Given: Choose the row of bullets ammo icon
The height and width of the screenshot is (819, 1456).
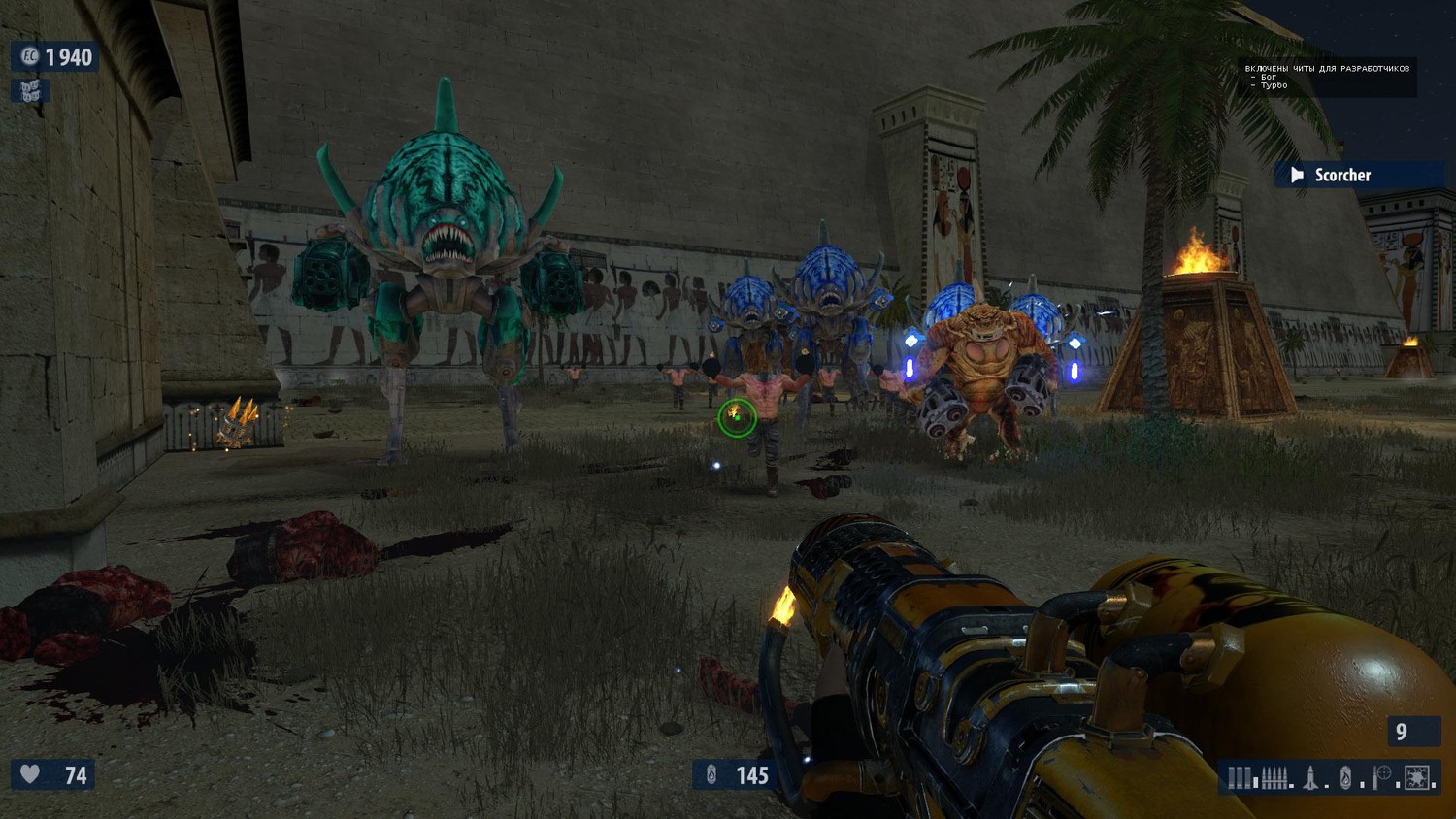Looking at the screenshot, I should coord(1274,777).
